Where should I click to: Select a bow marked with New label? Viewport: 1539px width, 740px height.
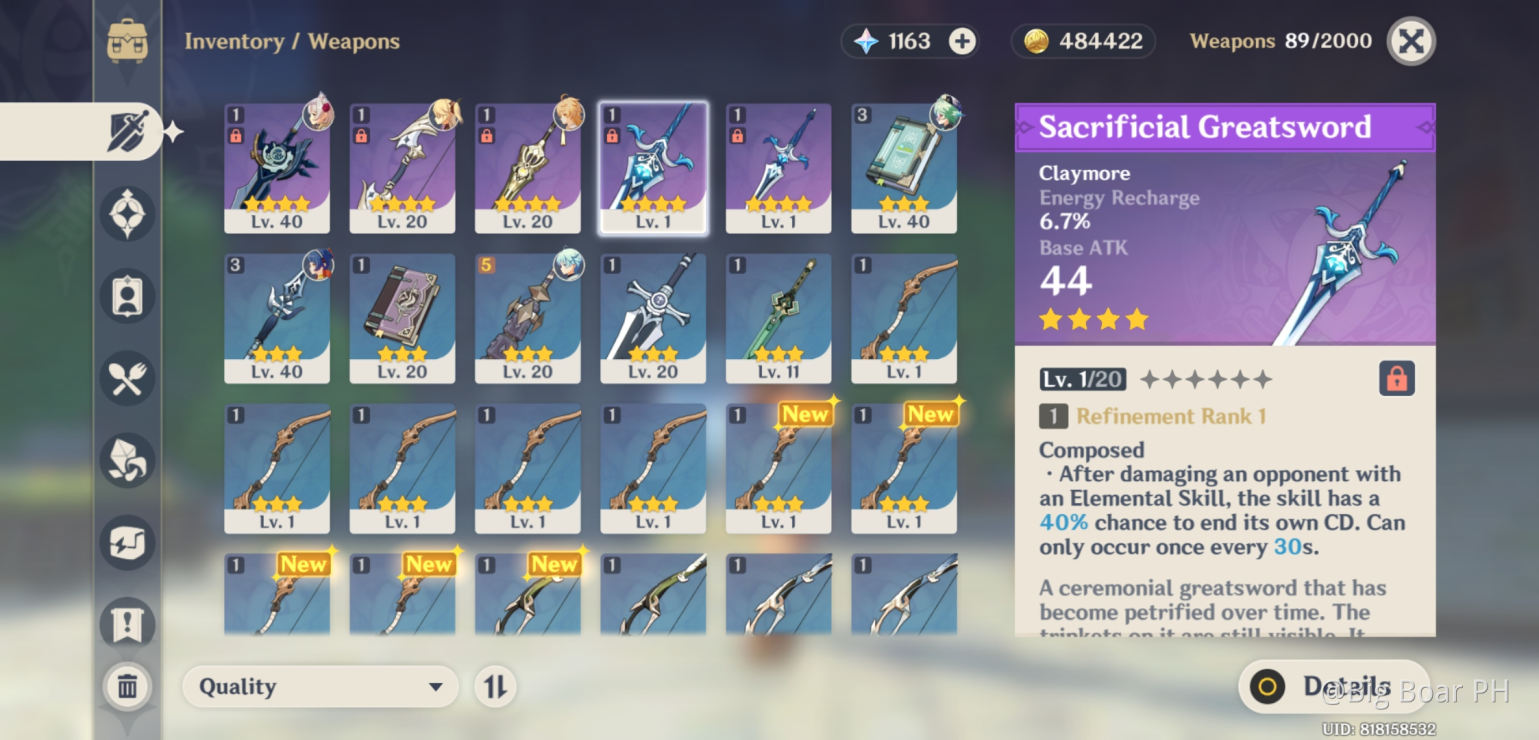tap(778, 466)
